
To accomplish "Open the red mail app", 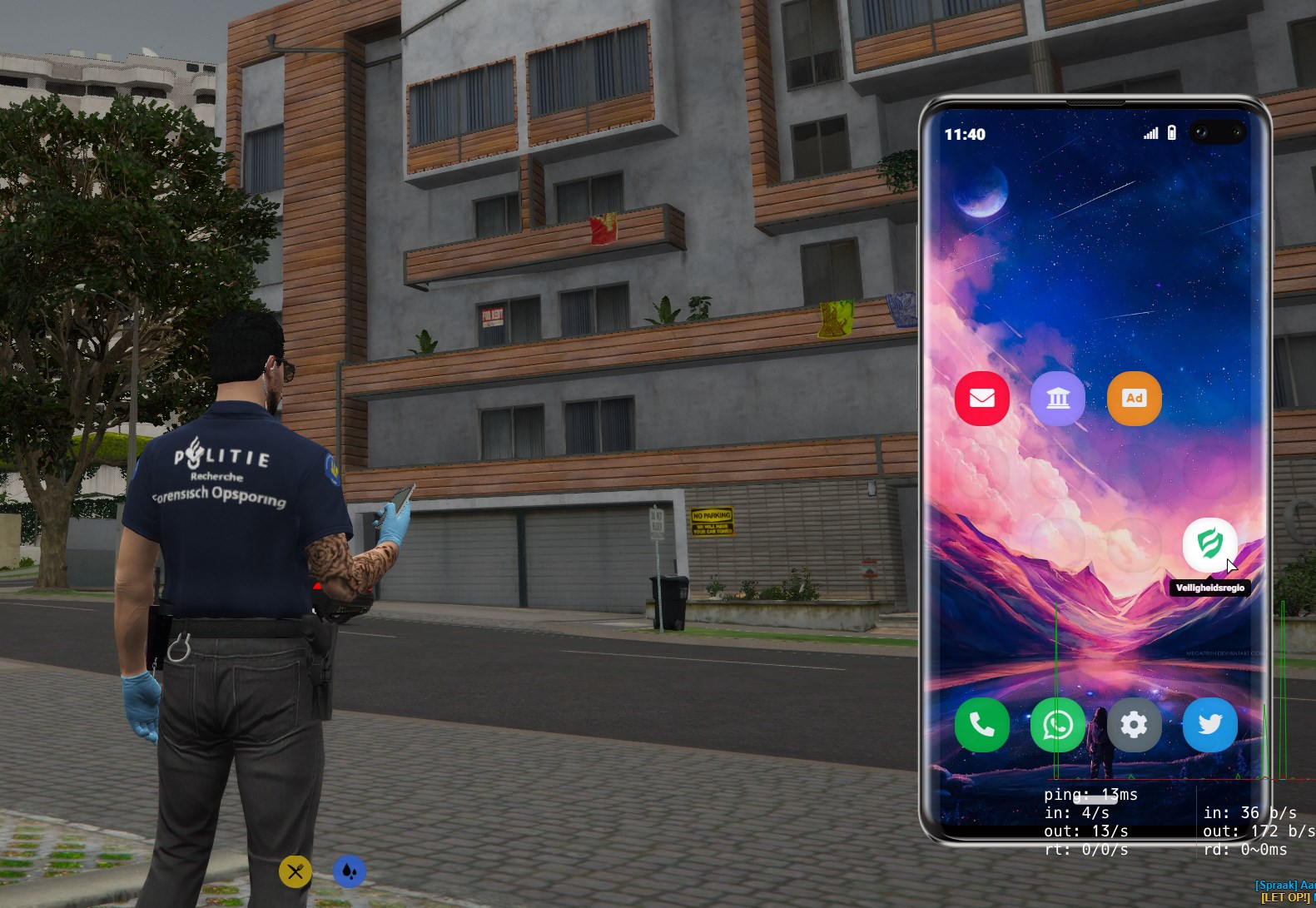I will pyautogui.click(x=982, y=399).
